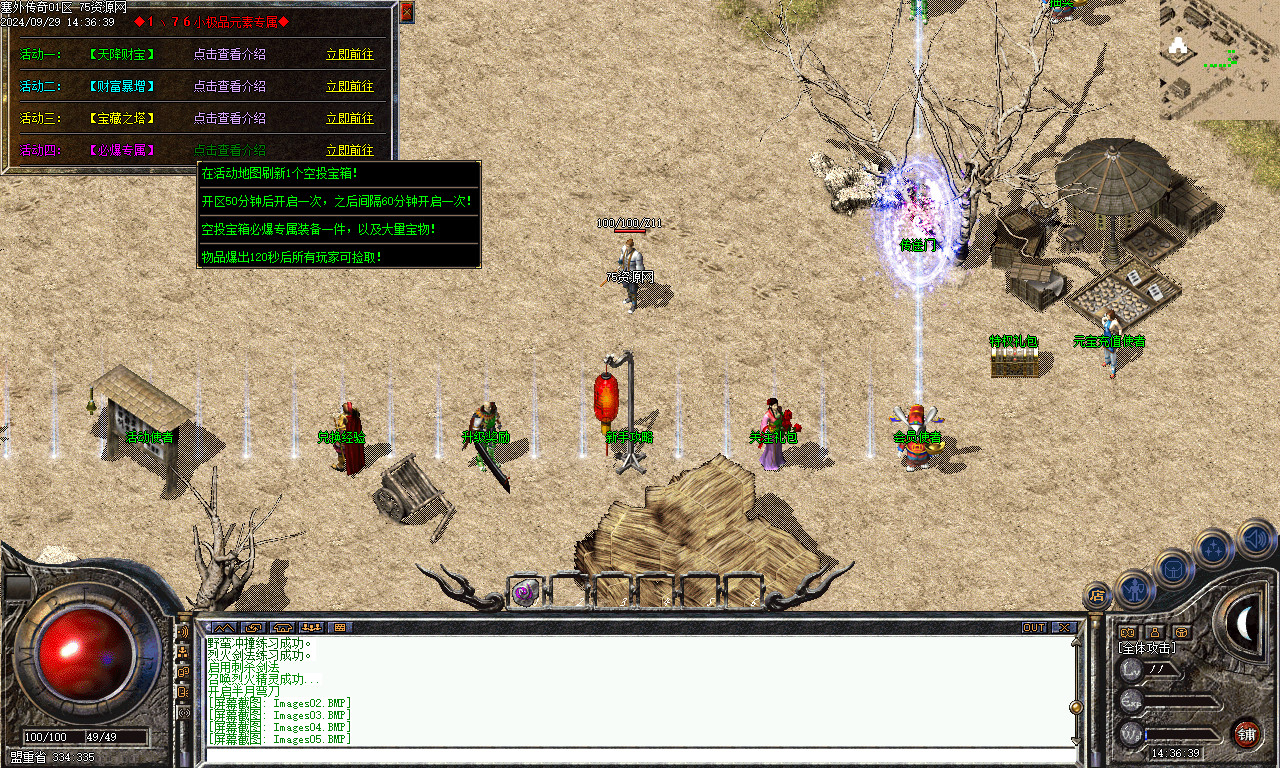
Task: Click the mountain-shaped button above the chat log
Action: 225,628
